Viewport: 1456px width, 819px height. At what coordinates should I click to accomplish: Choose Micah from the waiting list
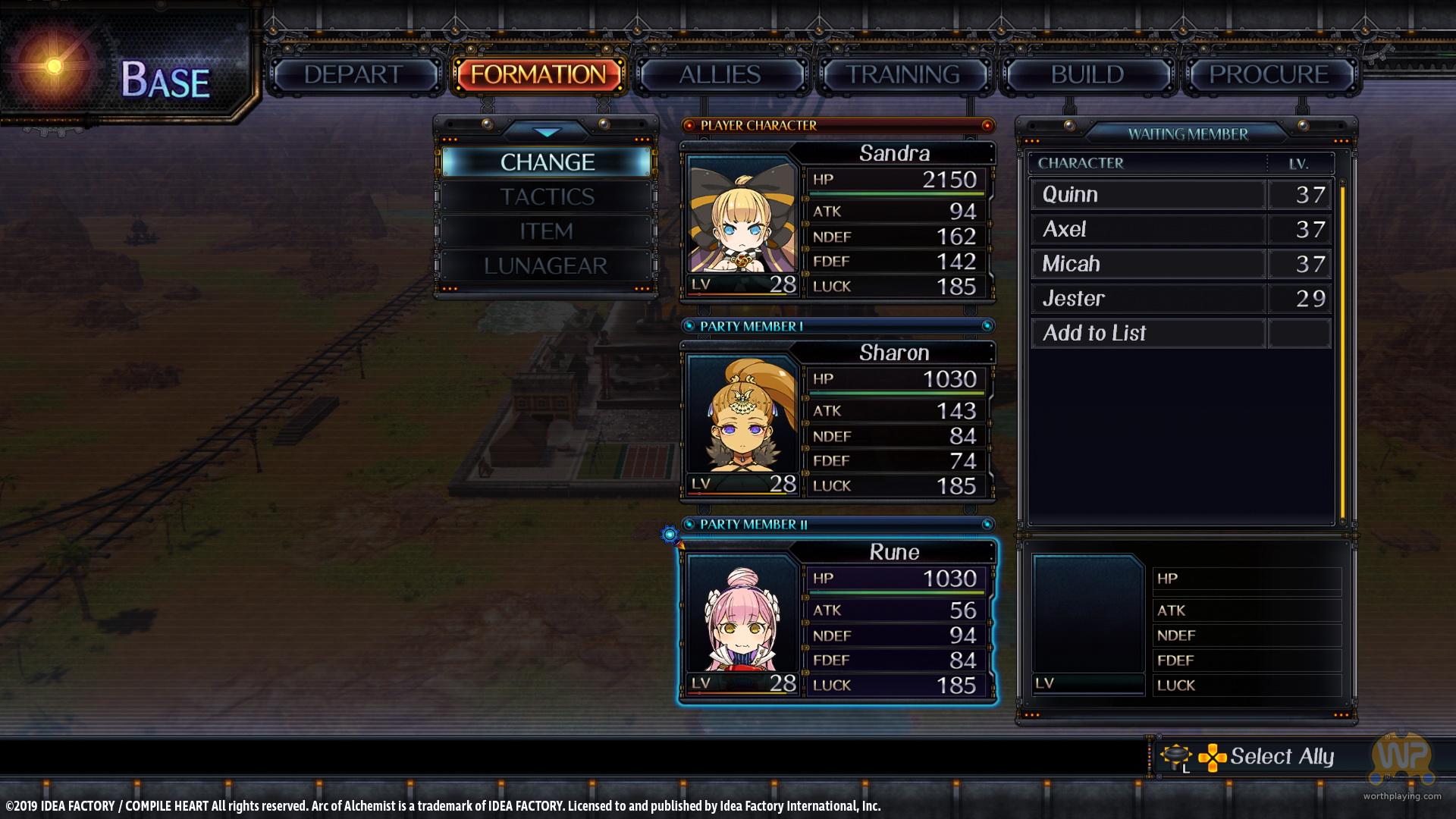pos(1180,264)
